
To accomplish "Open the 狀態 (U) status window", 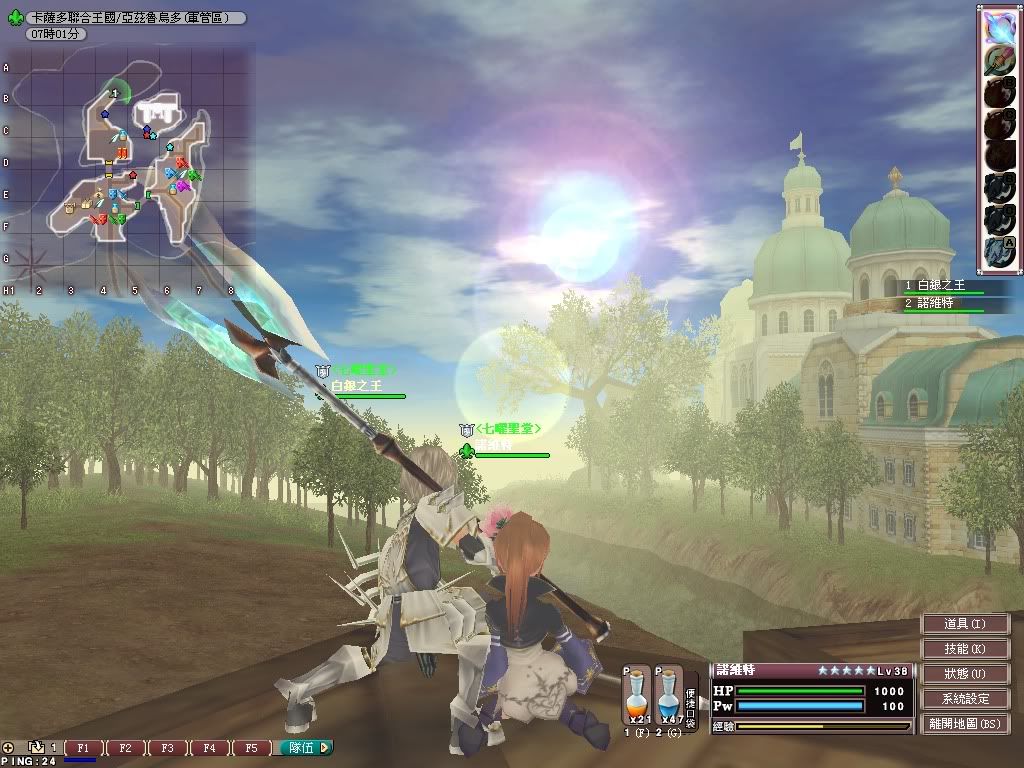I will [965, 674].
